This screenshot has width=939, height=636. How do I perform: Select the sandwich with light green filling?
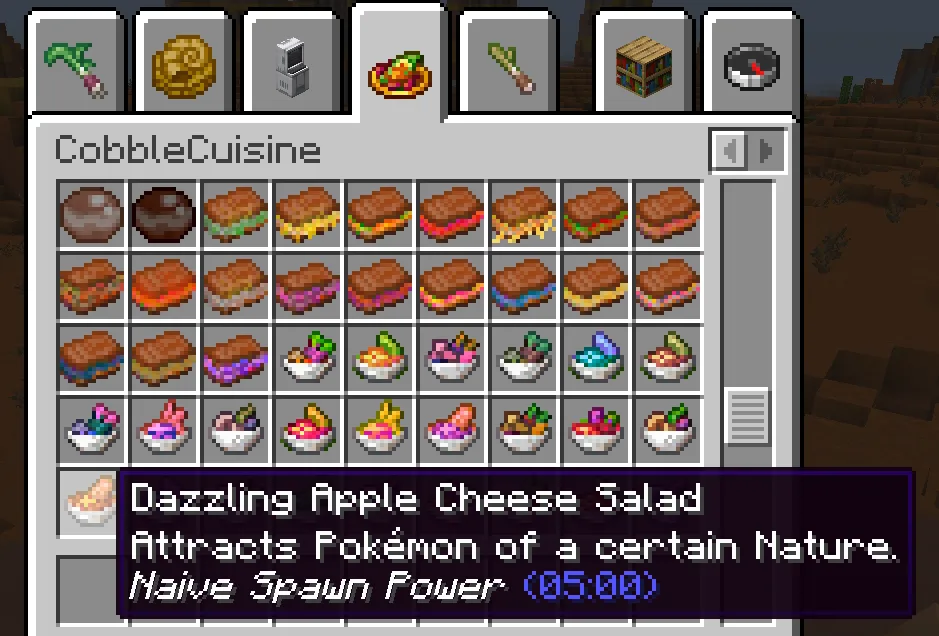[236, 213]
